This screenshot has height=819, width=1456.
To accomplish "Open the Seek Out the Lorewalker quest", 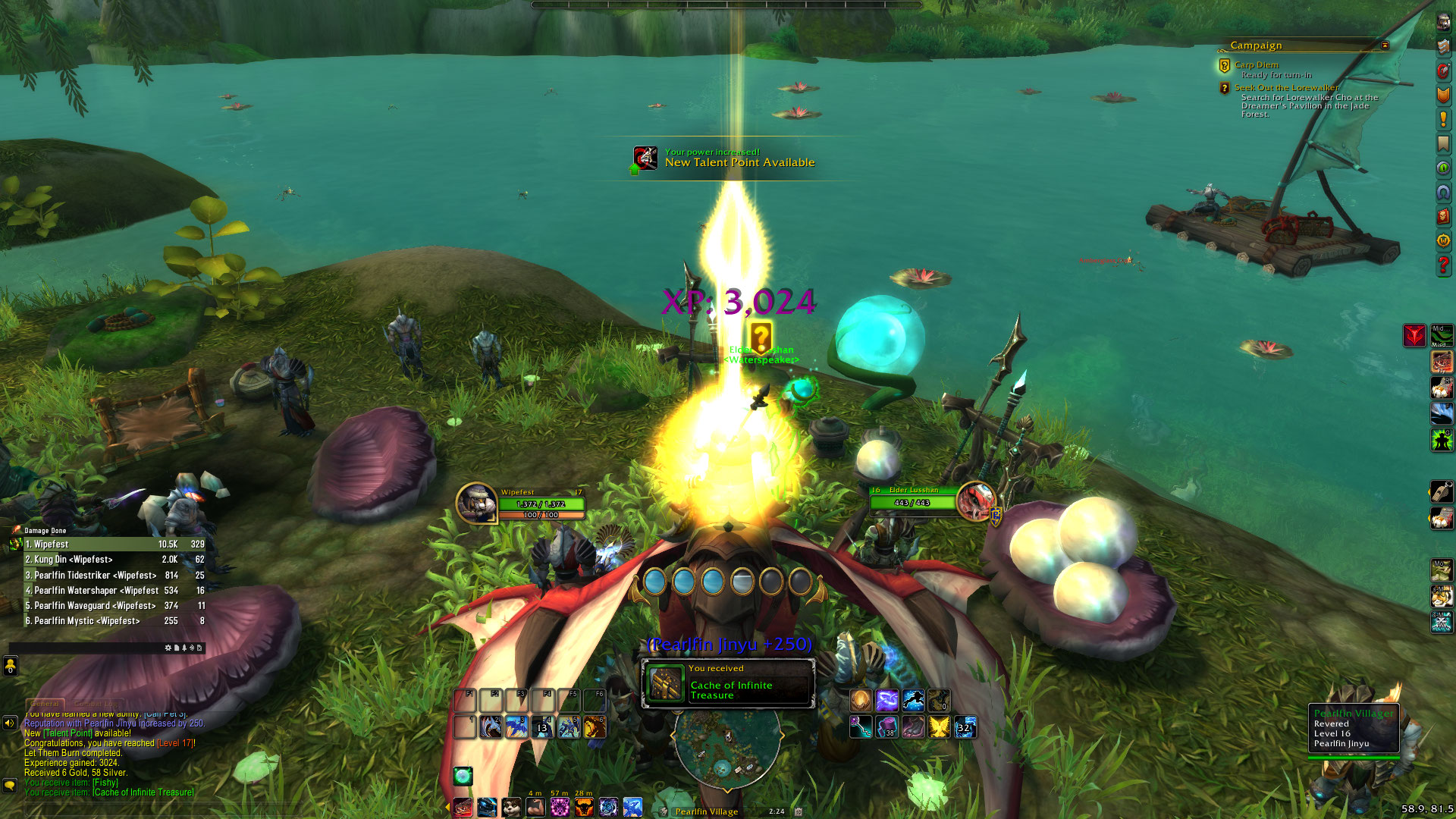I will (1286, 88).
